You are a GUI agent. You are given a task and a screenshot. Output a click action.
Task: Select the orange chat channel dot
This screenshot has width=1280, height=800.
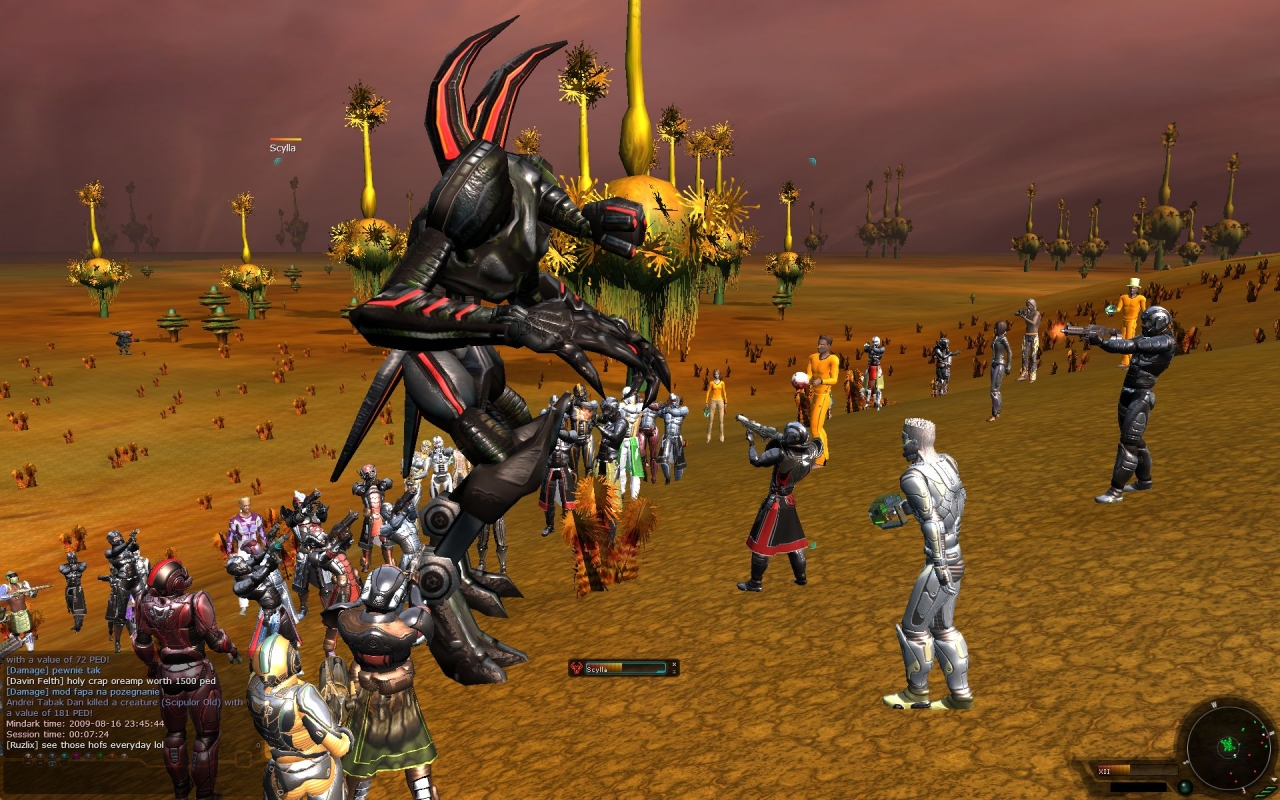[x=112, y=756]
